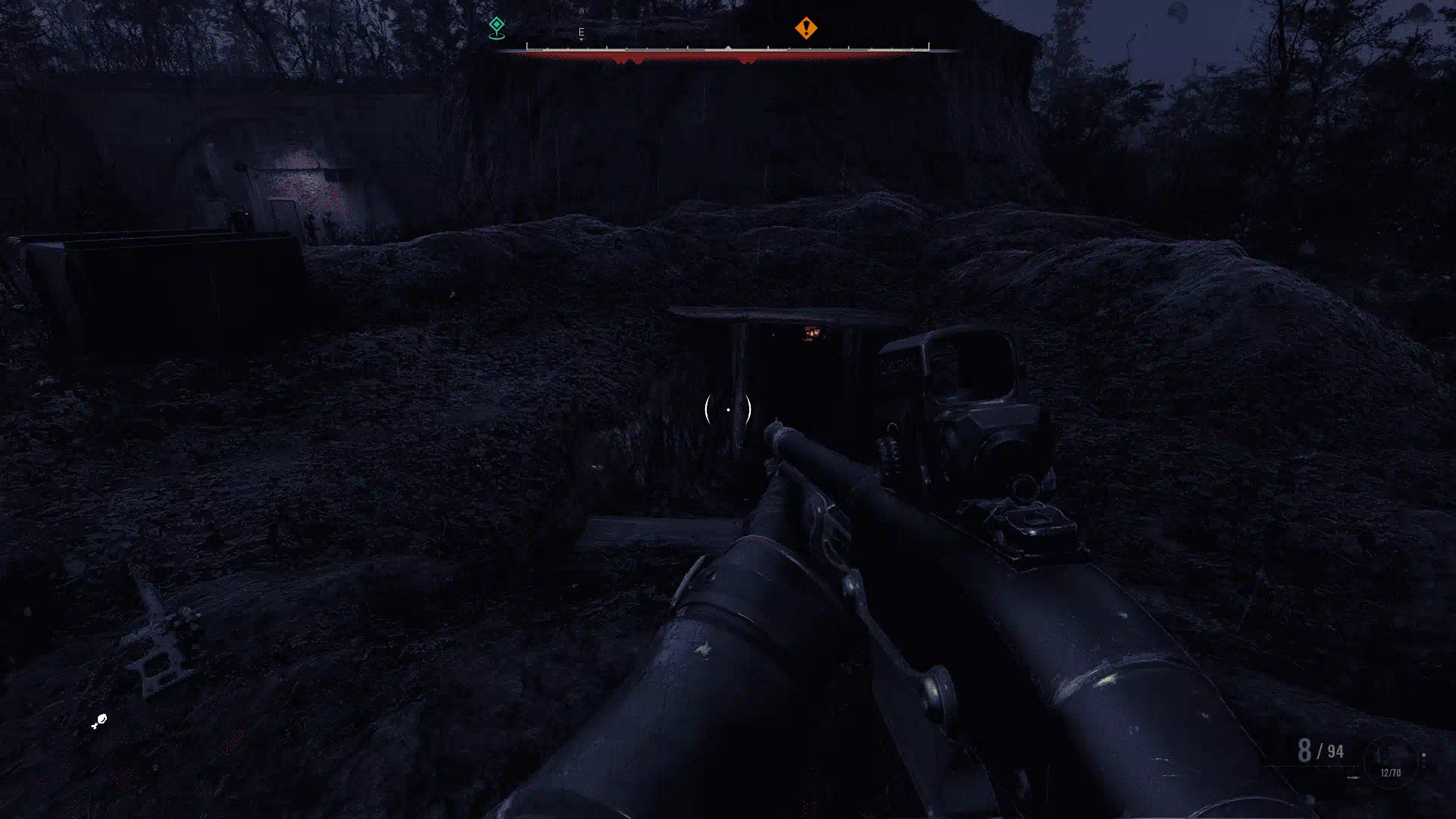Select the circular gadget indicator showing 12/70
The image size is (1456, 819).
[x=1390, y=761]
